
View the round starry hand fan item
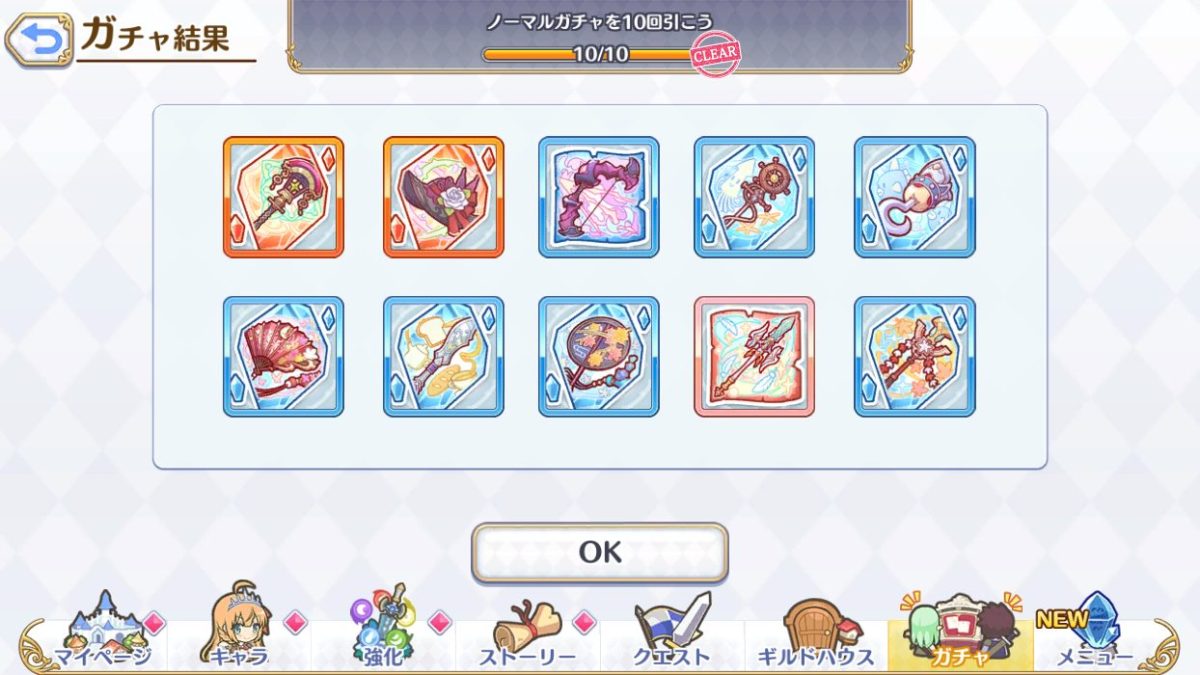[x=599, y=356]
